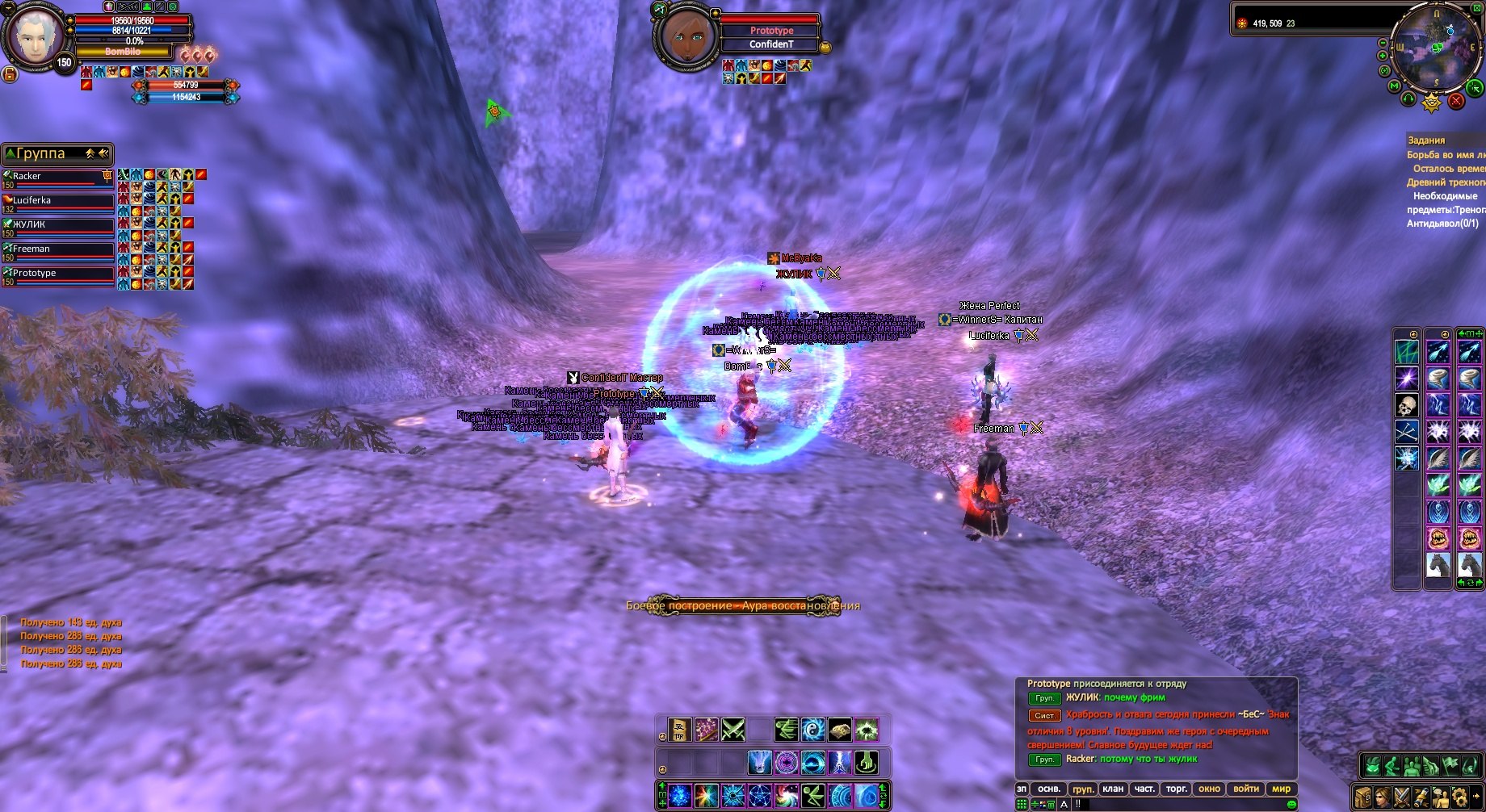Image resolution: width=1486 pixels, height=812 pixels.
Task: Click the red crossed swords PvP button
Action: pyautogui.click(x=1455, y=101)
